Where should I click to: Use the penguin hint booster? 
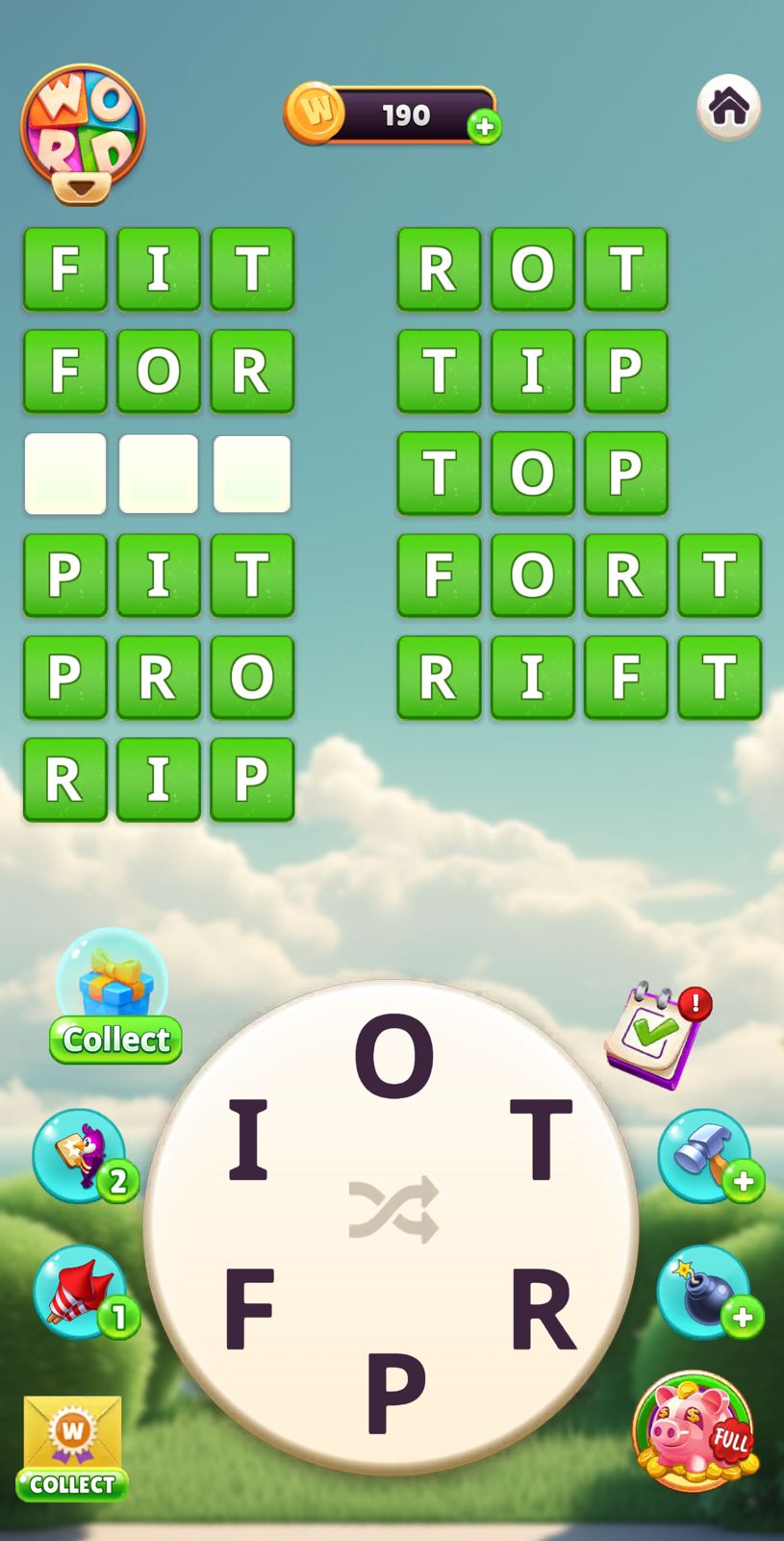click(83, 1156)
